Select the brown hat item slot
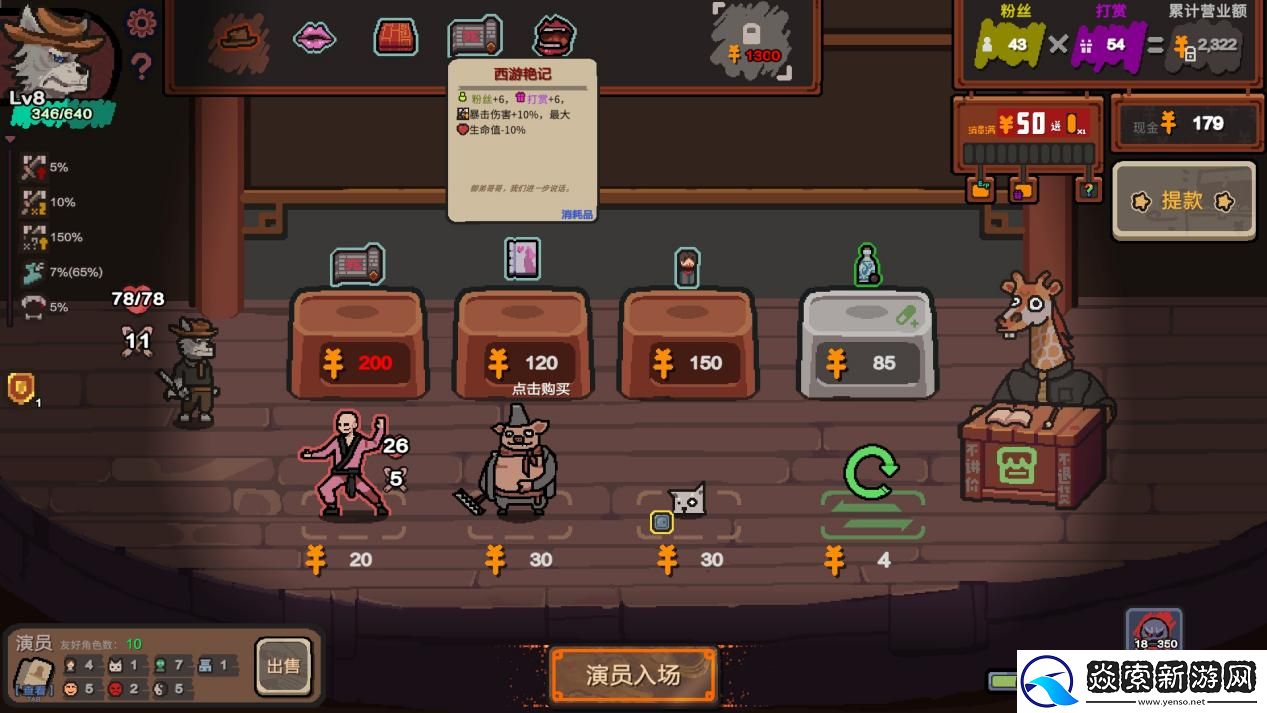 (x=240, y=37)
